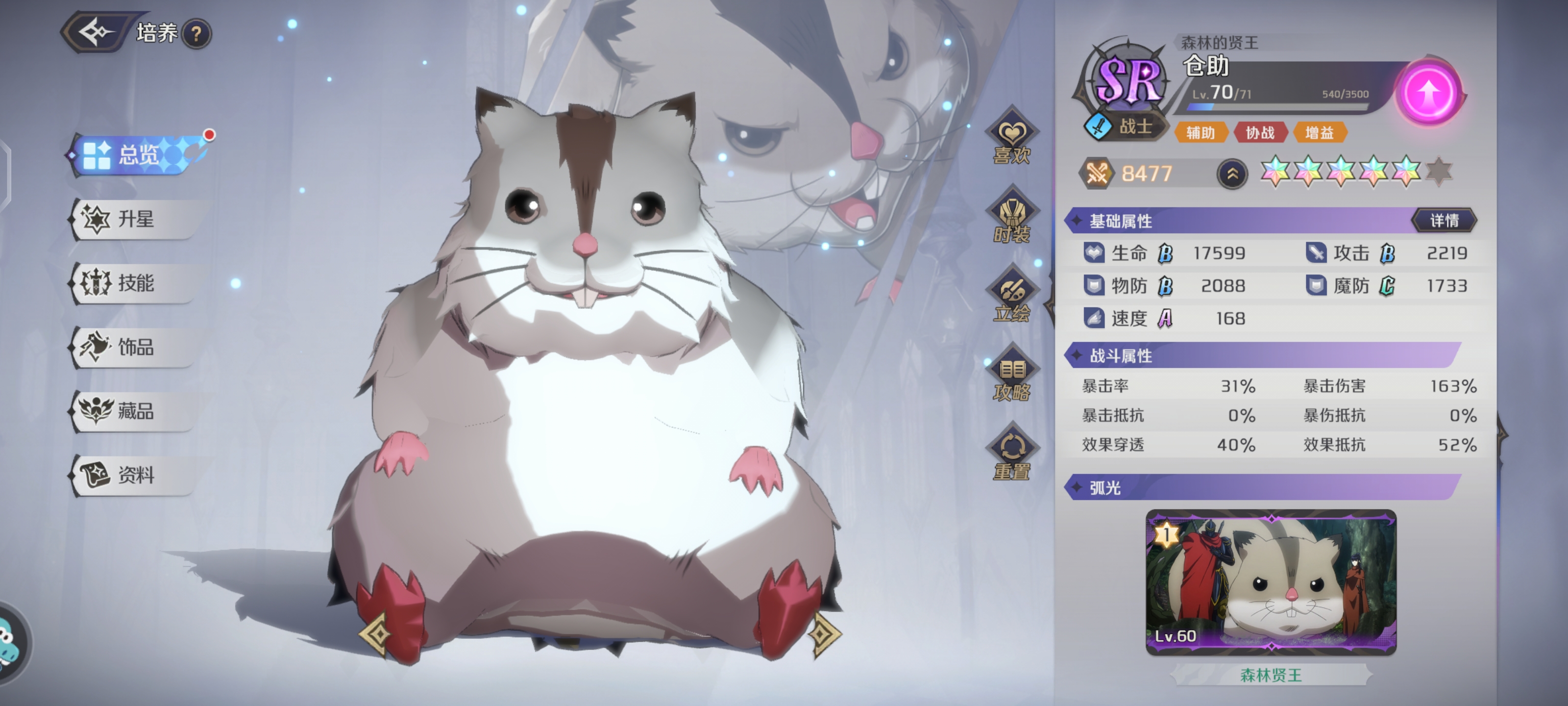This screenshot has height=706, width=1568.
Task: Click the 辅助 support tag
Action: 1200,133
